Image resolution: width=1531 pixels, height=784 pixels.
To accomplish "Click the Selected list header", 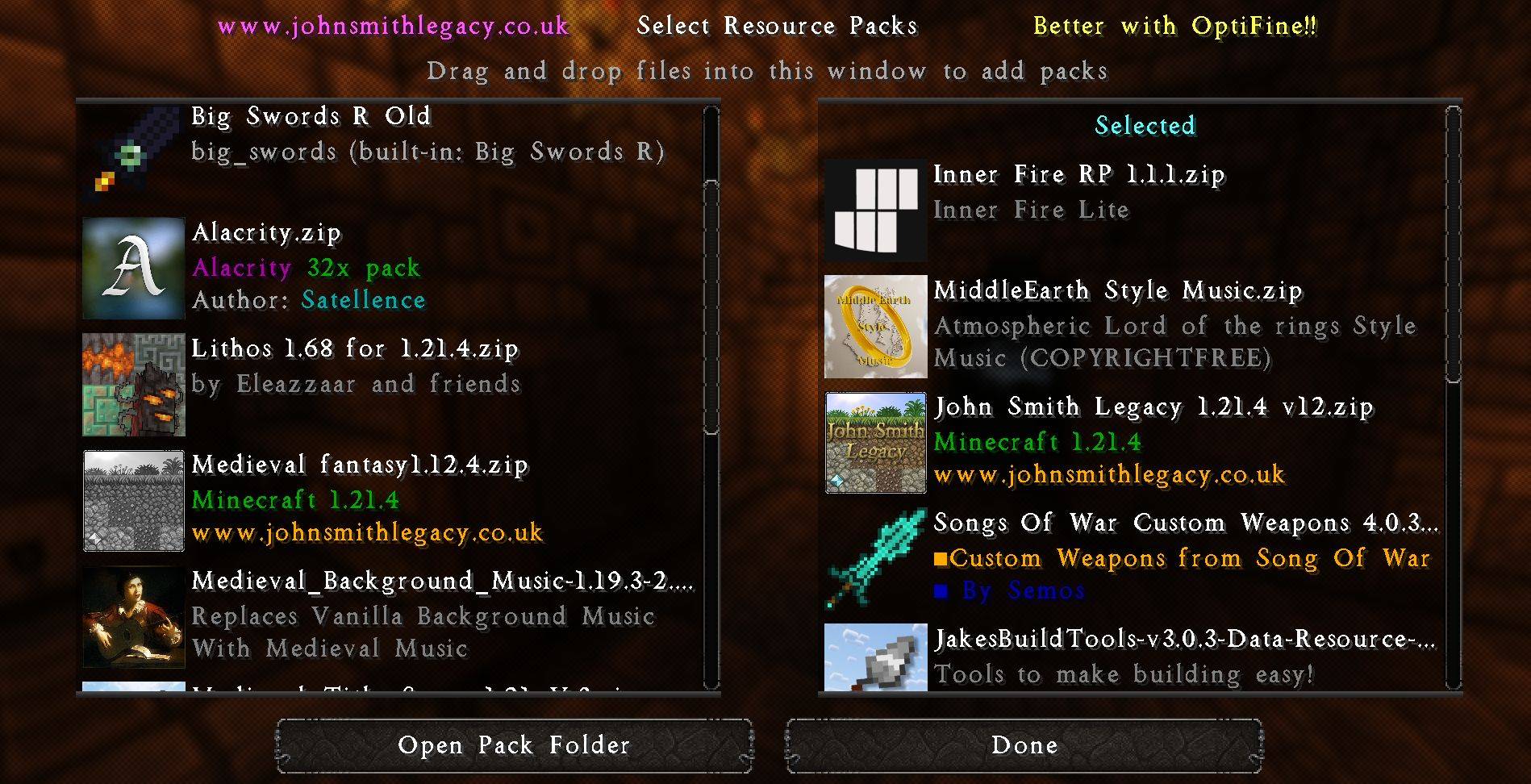I will click(x=1145, y=125).
